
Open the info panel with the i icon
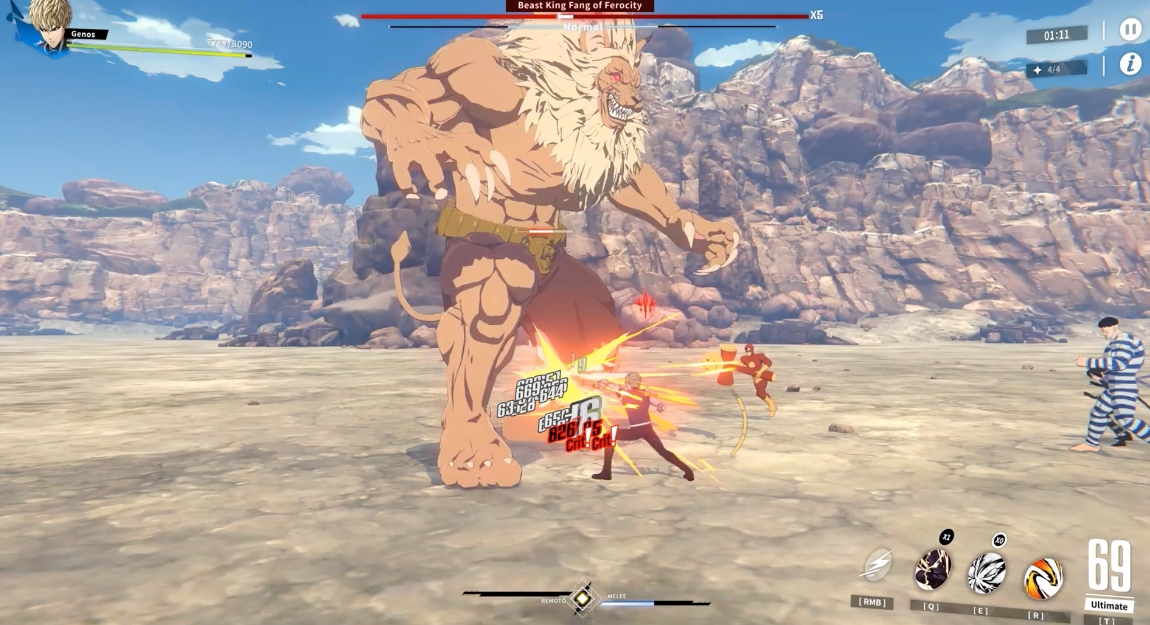[x=1130, y=64]
